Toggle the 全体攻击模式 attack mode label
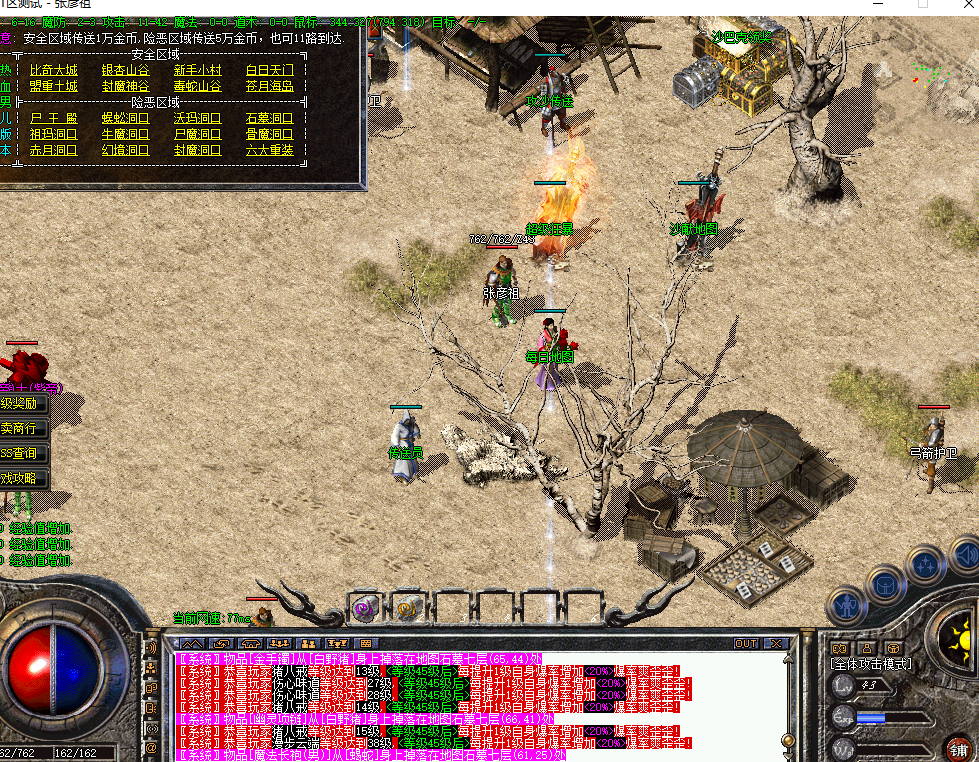The width and height of the screenshot is (979, 762). click(x=870, y=664)
